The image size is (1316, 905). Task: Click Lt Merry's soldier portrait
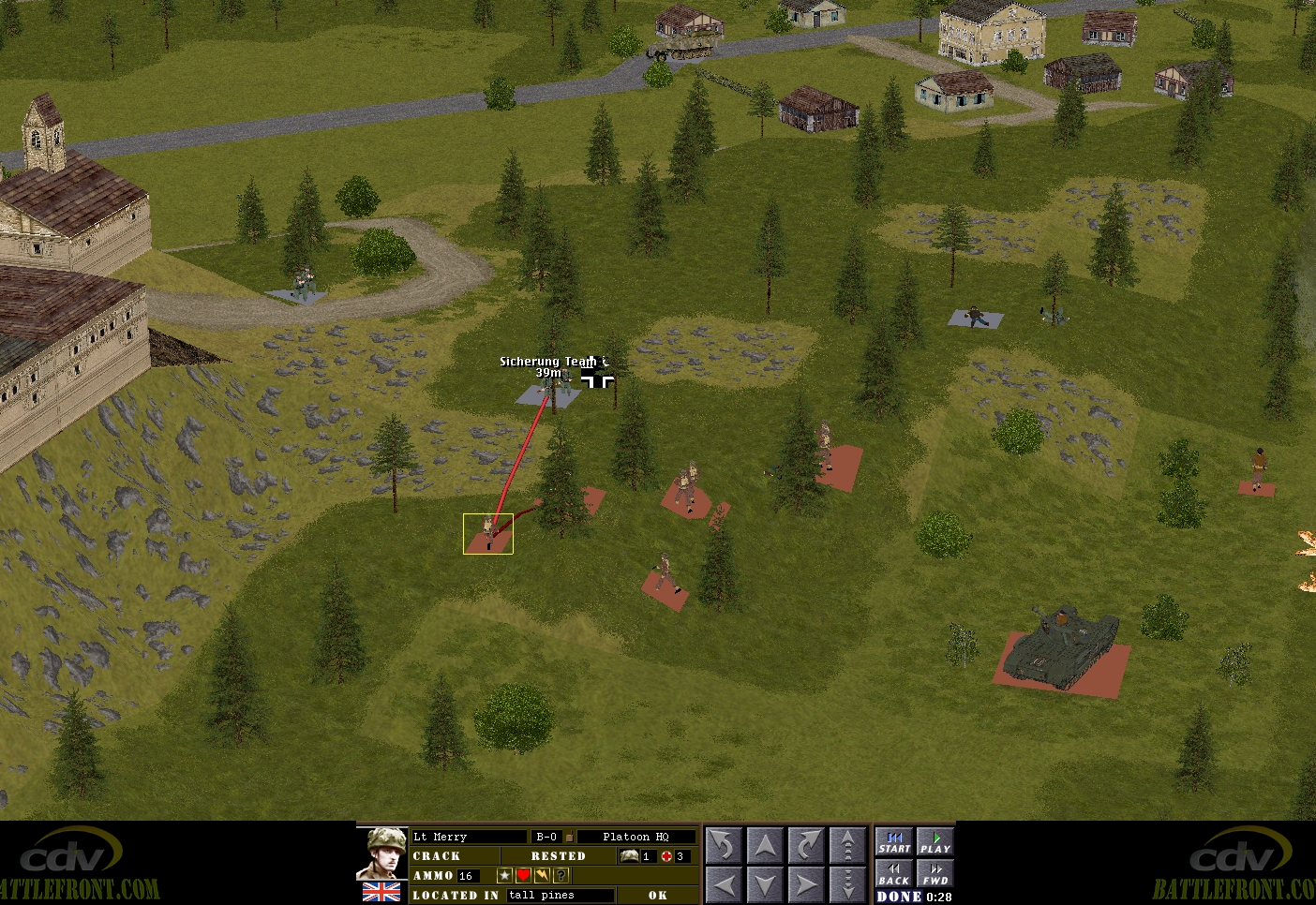point(382,853)
